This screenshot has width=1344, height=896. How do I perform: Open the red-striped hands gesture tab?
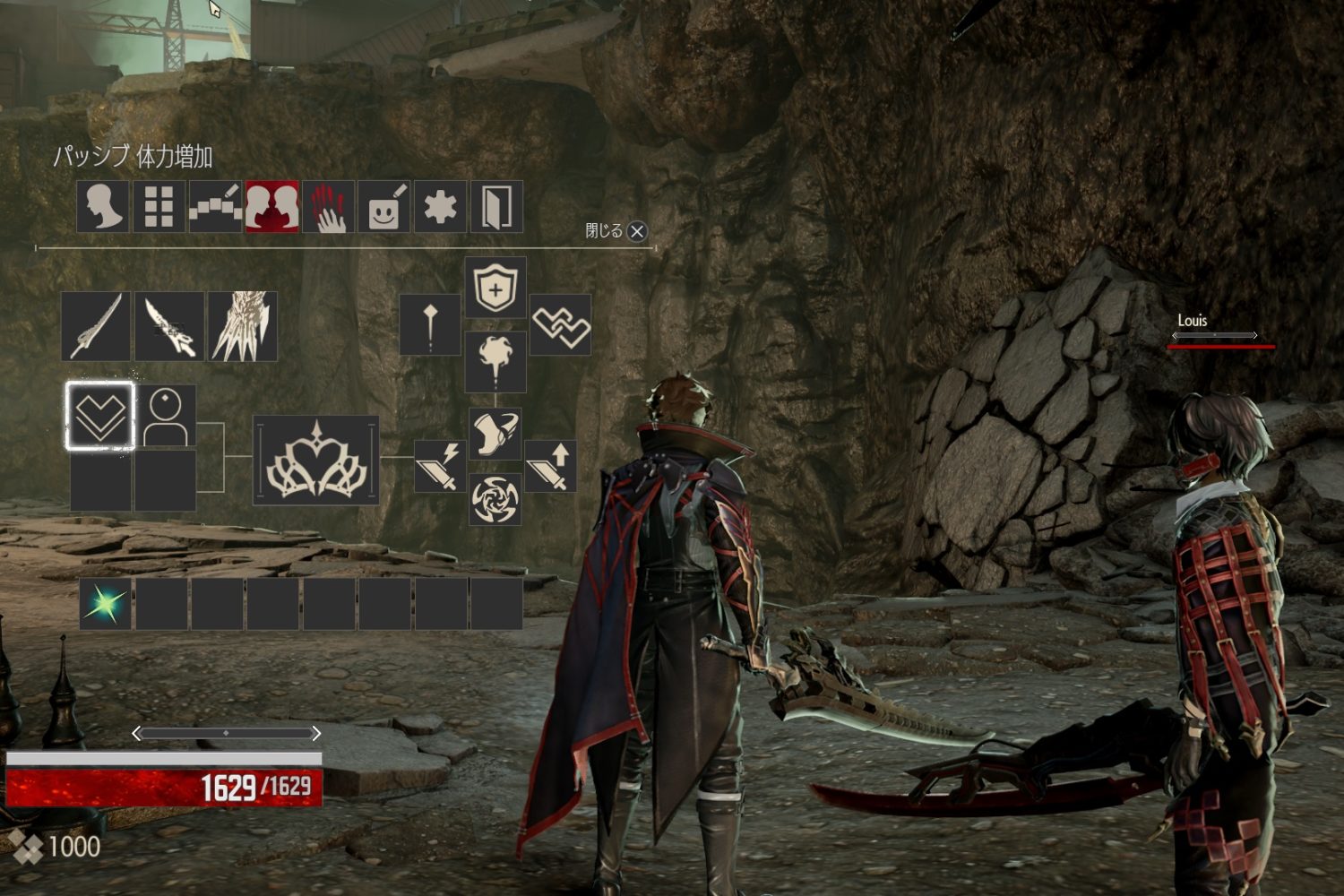click(328, 207)
